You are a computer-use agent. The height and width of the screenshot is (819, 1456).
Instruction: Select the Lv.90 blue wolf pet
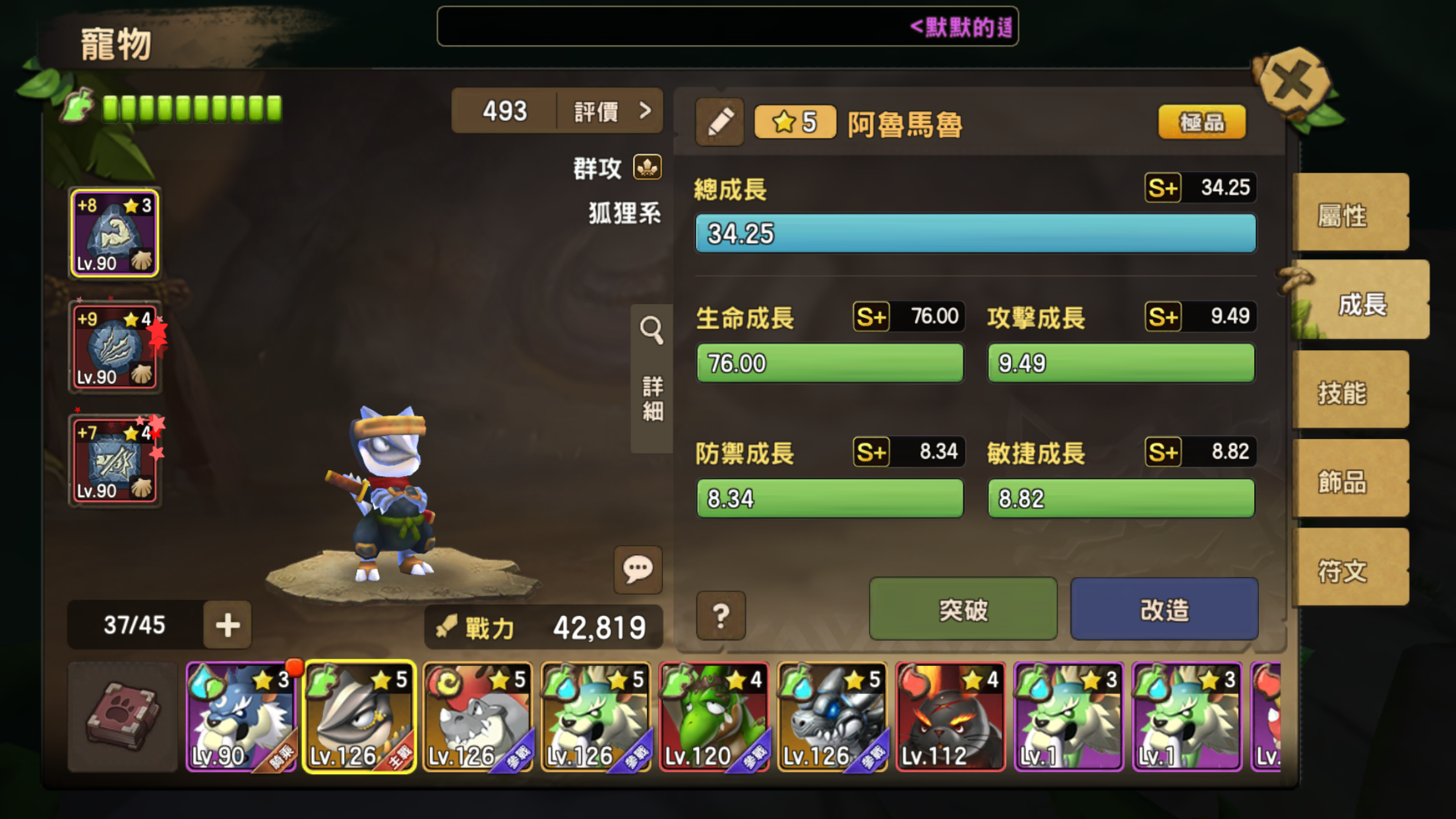tap(240, 717)
